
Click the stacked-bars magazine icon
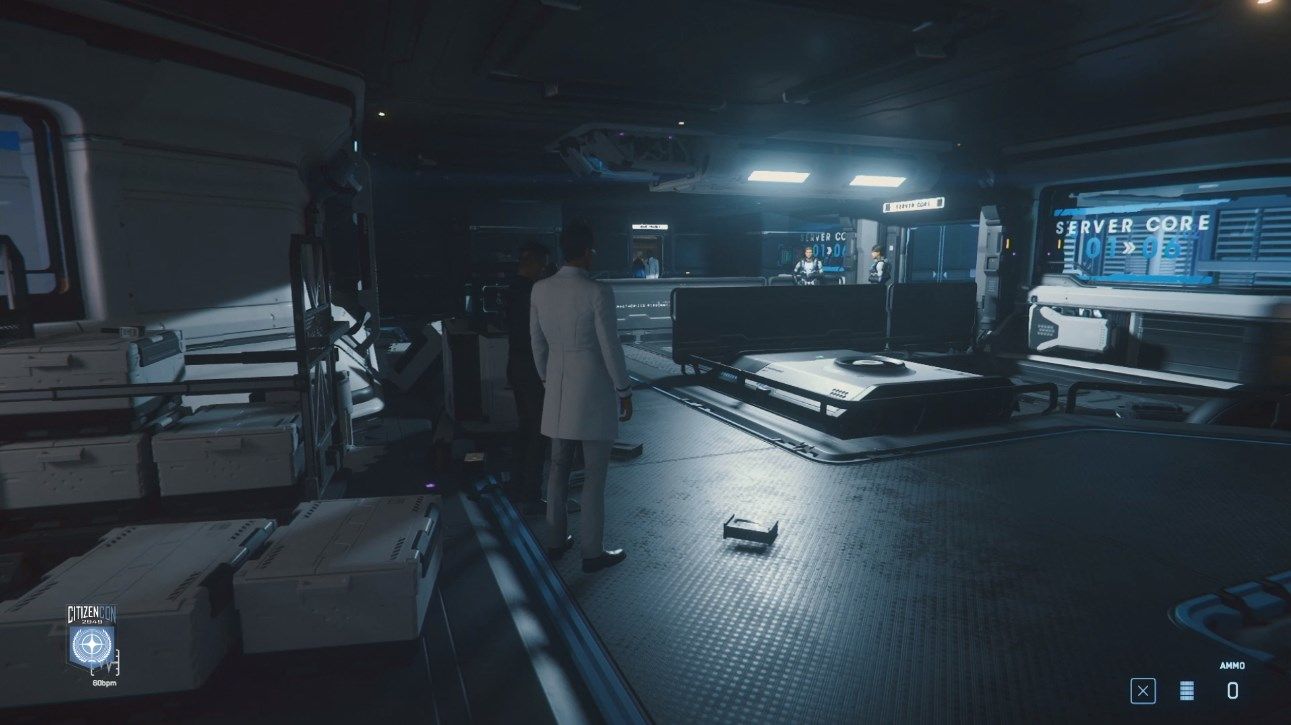[1187, 690]
